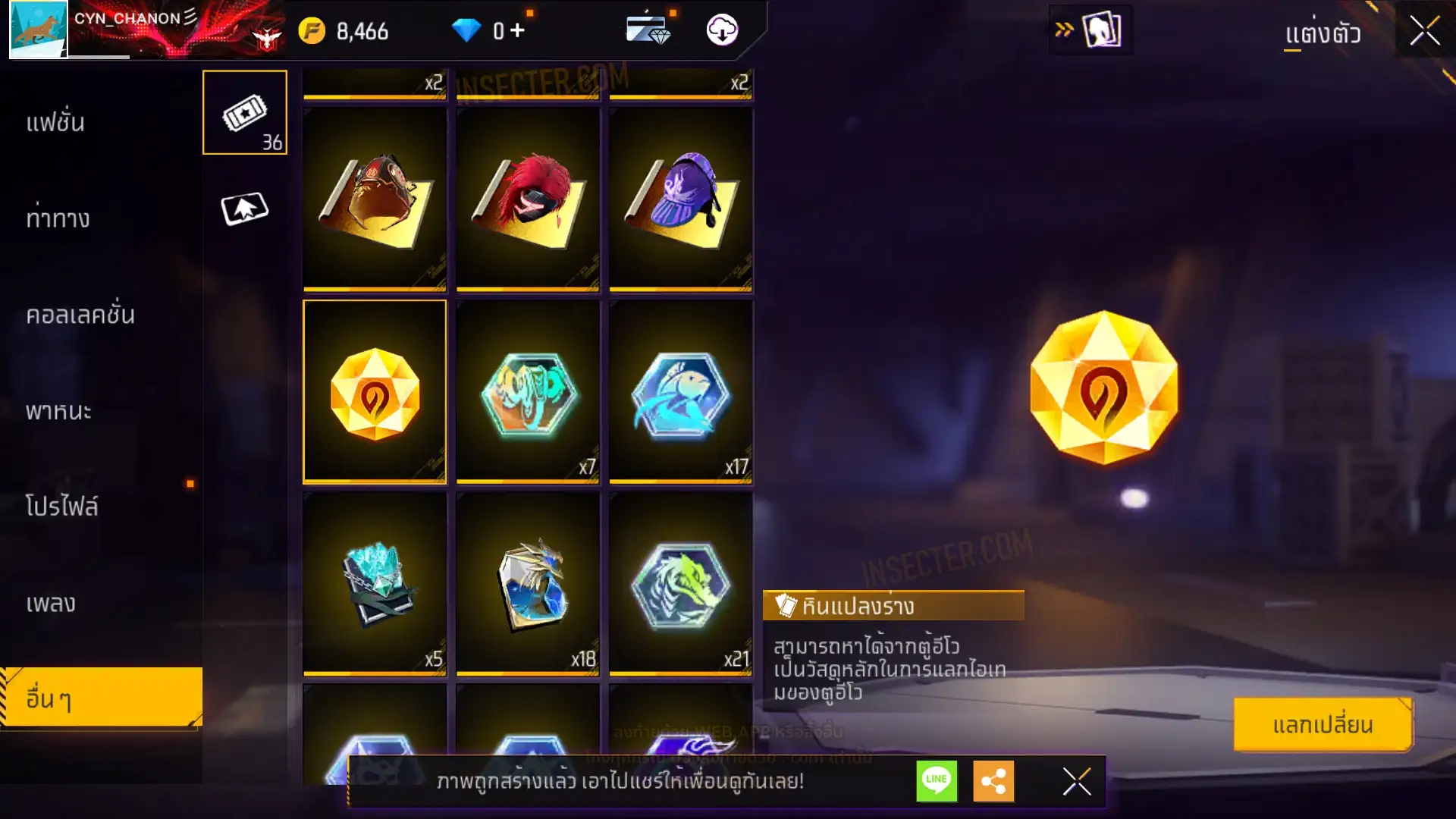Screen dimensions: 1456x819
Task: Go to the พาหนะ category
Action: pos(58,411)
